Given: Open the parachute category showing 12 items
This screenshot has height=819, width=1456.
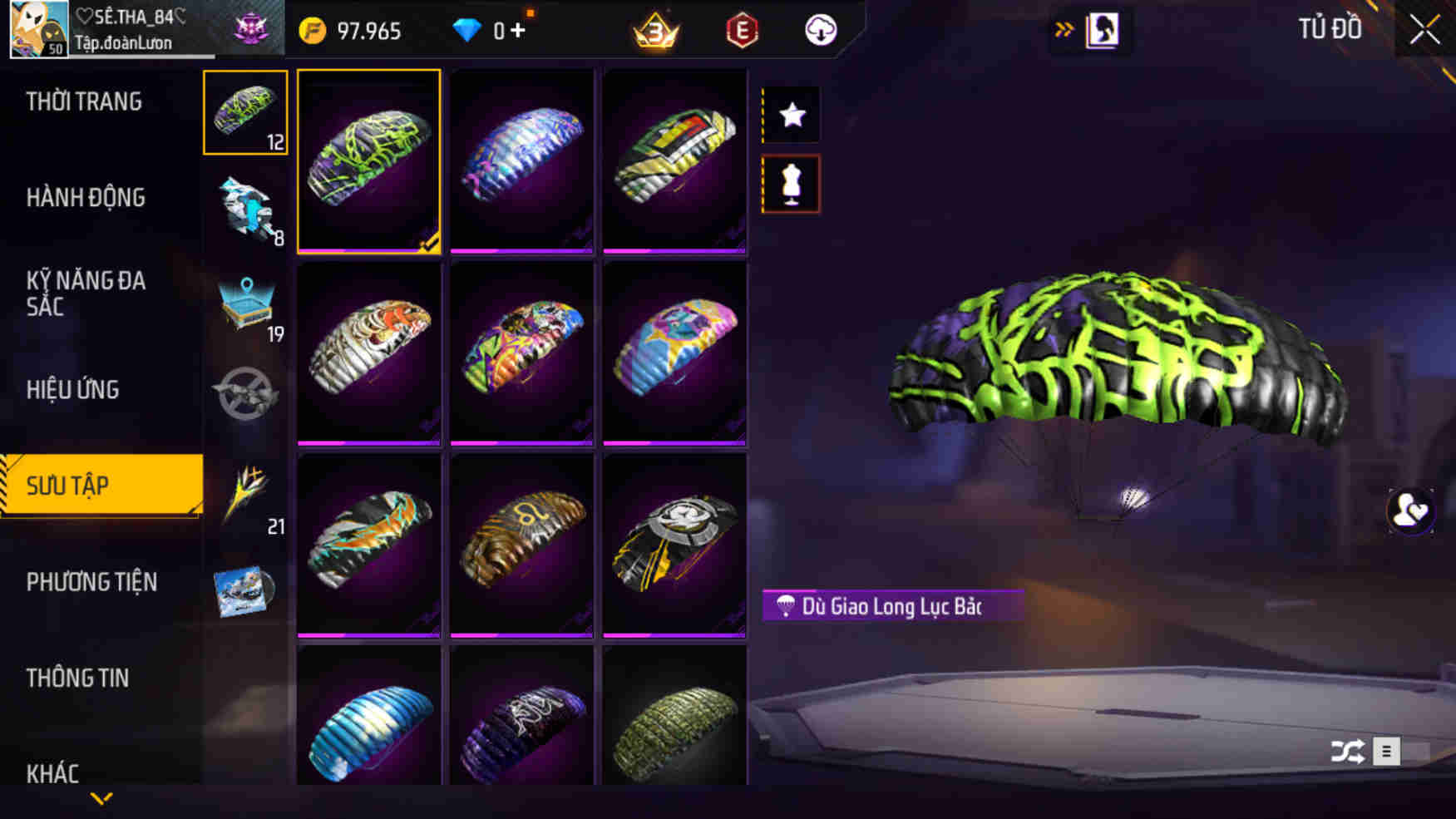Looking at the screenshot, I should [244, 112].
